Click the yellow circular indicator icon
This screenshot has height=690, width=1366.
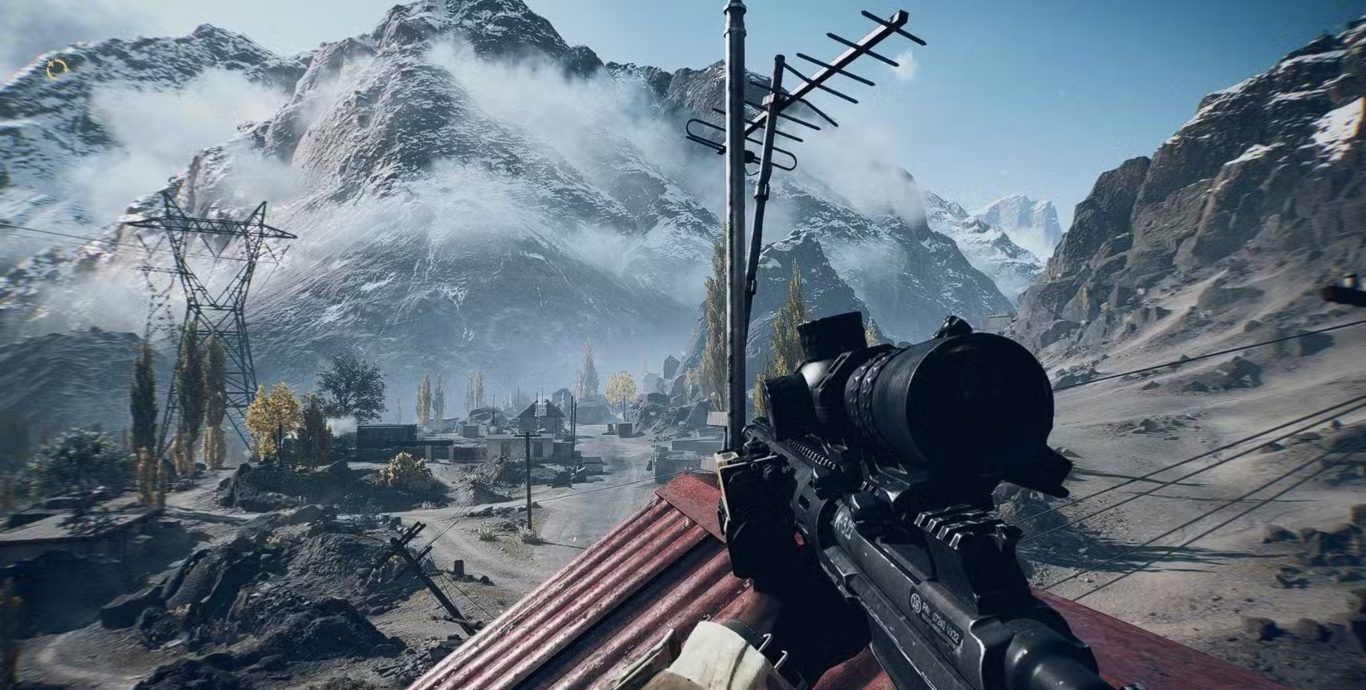point(57,69)
